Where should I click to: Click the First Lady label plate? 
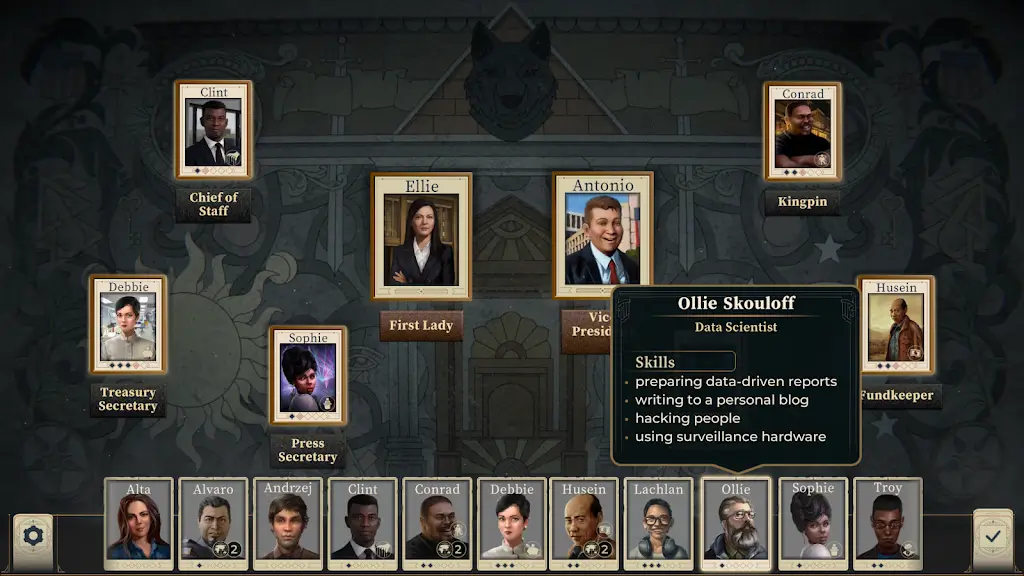[421, 325]
